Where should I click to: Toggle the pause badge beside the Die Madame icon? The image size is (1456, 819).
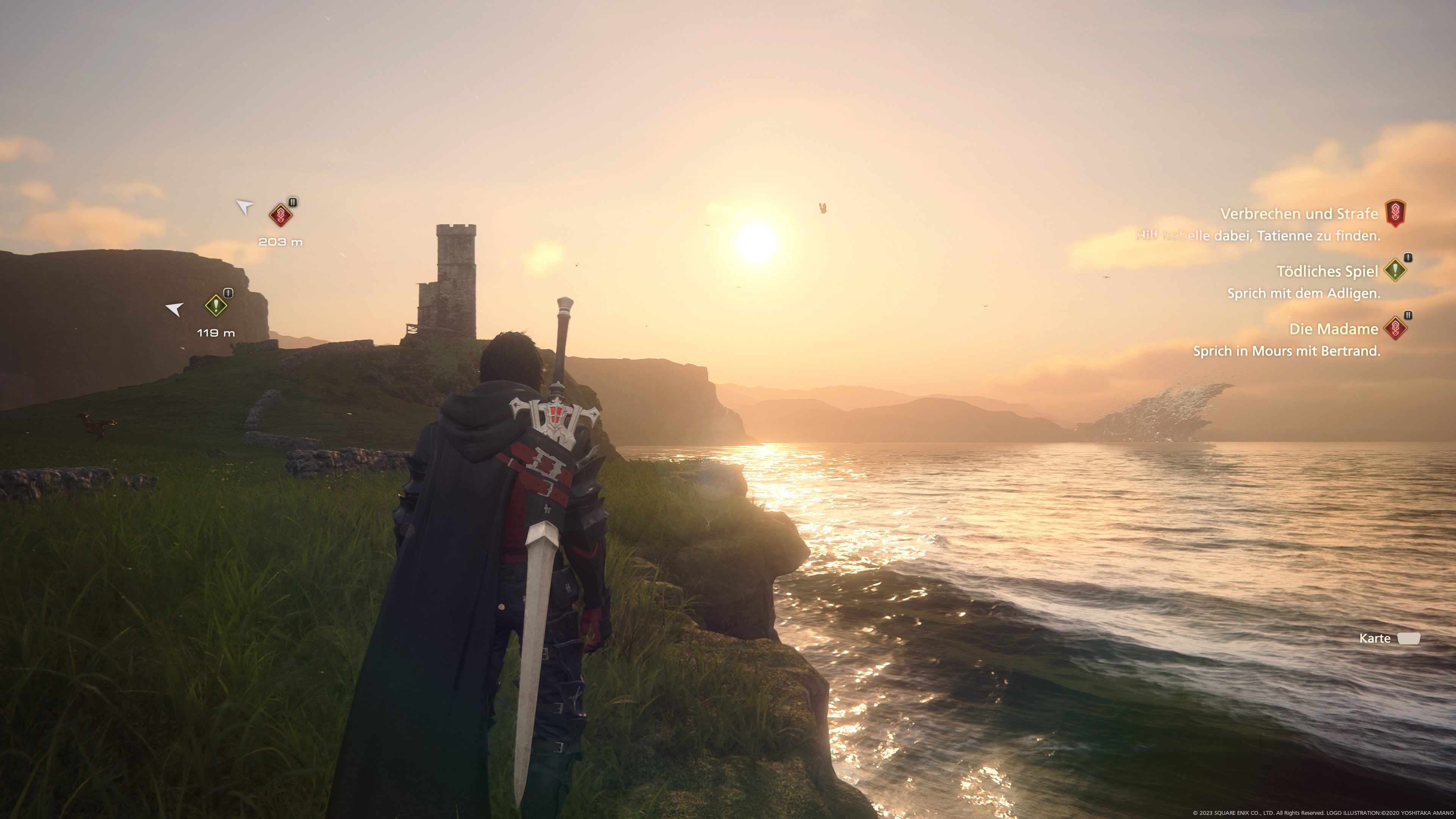point(1409,315)
